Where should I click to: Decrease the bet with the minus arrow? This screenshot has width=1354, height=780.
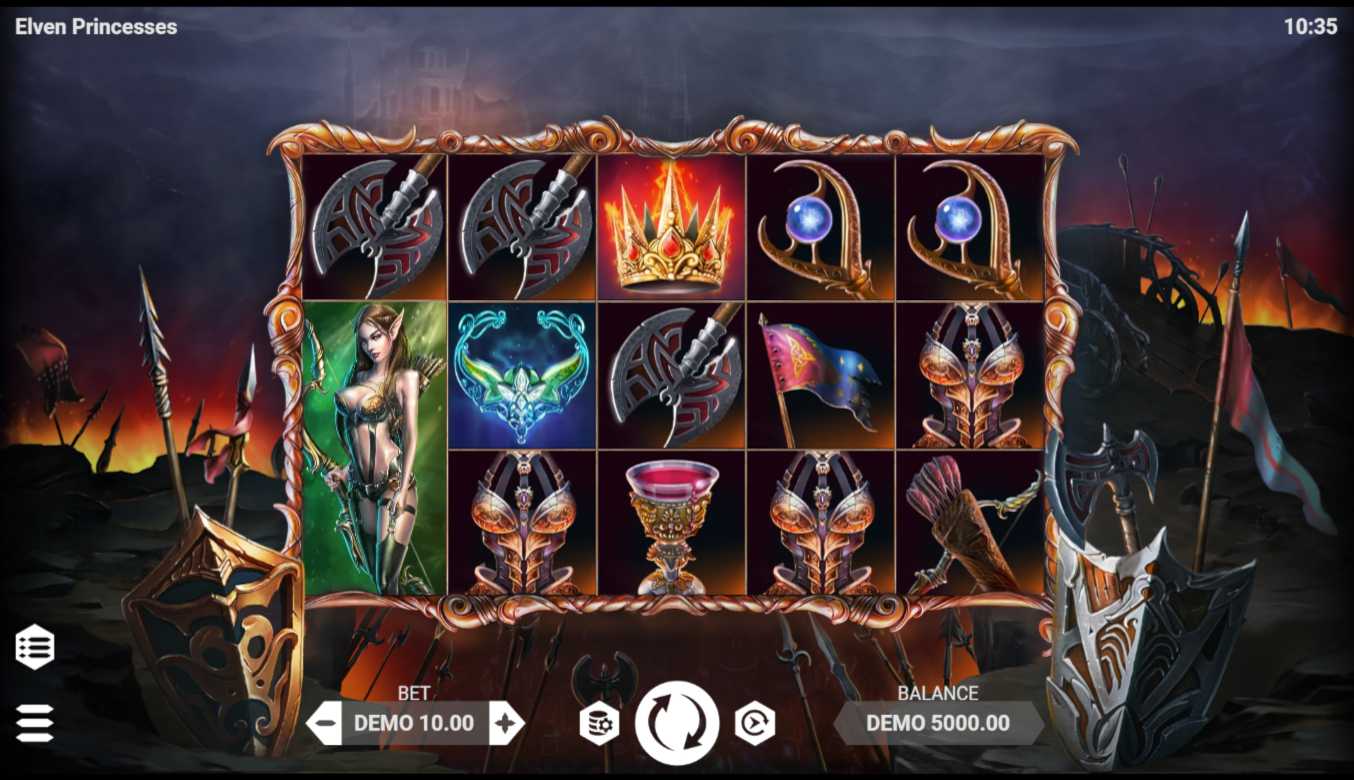(x=324, y=723)
